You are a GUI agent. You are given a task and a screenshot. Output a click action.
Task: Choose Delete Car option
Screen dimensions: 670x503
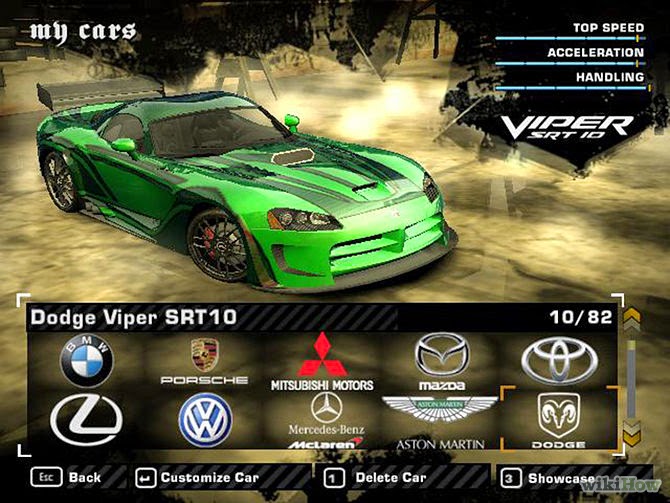pos(378,478)
